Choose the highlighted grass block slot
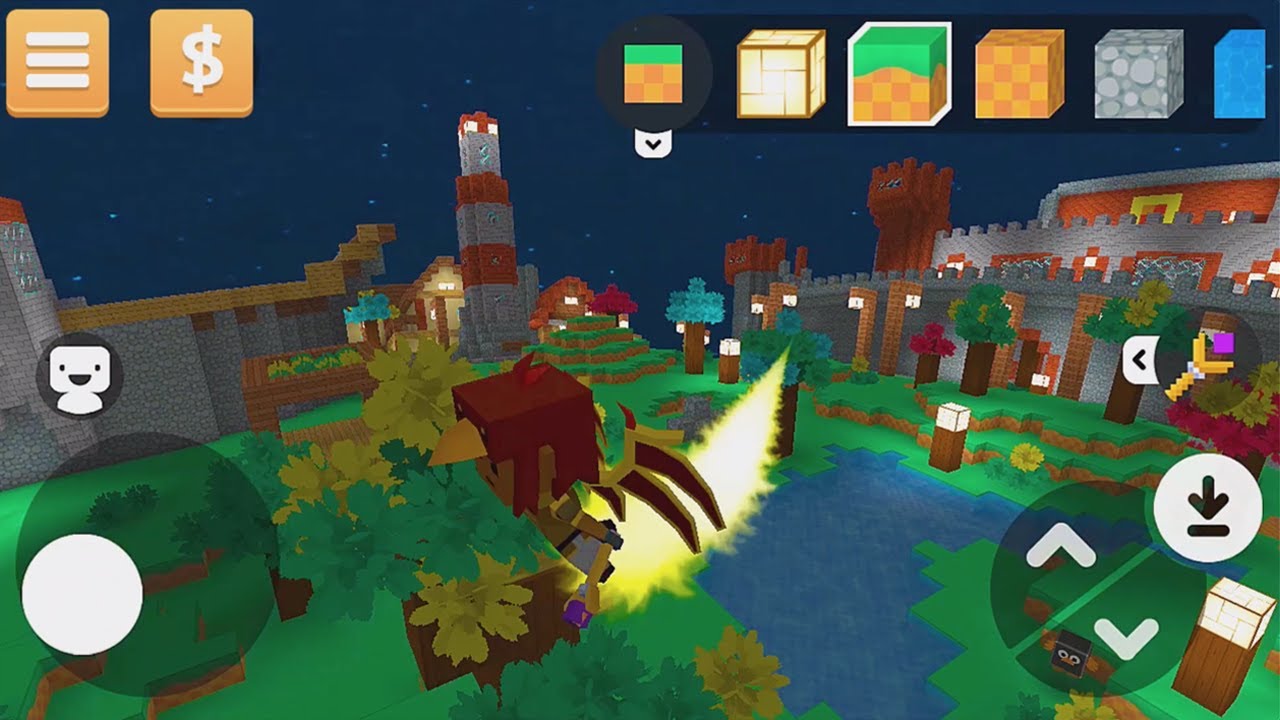This screenshot has width=1280, height=720. (x=899, y=73)
